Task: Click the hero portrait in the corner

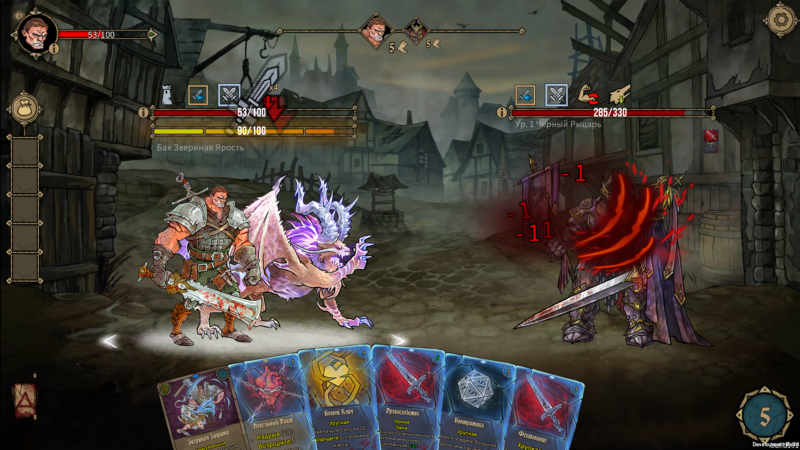Action: pos(33,34)
